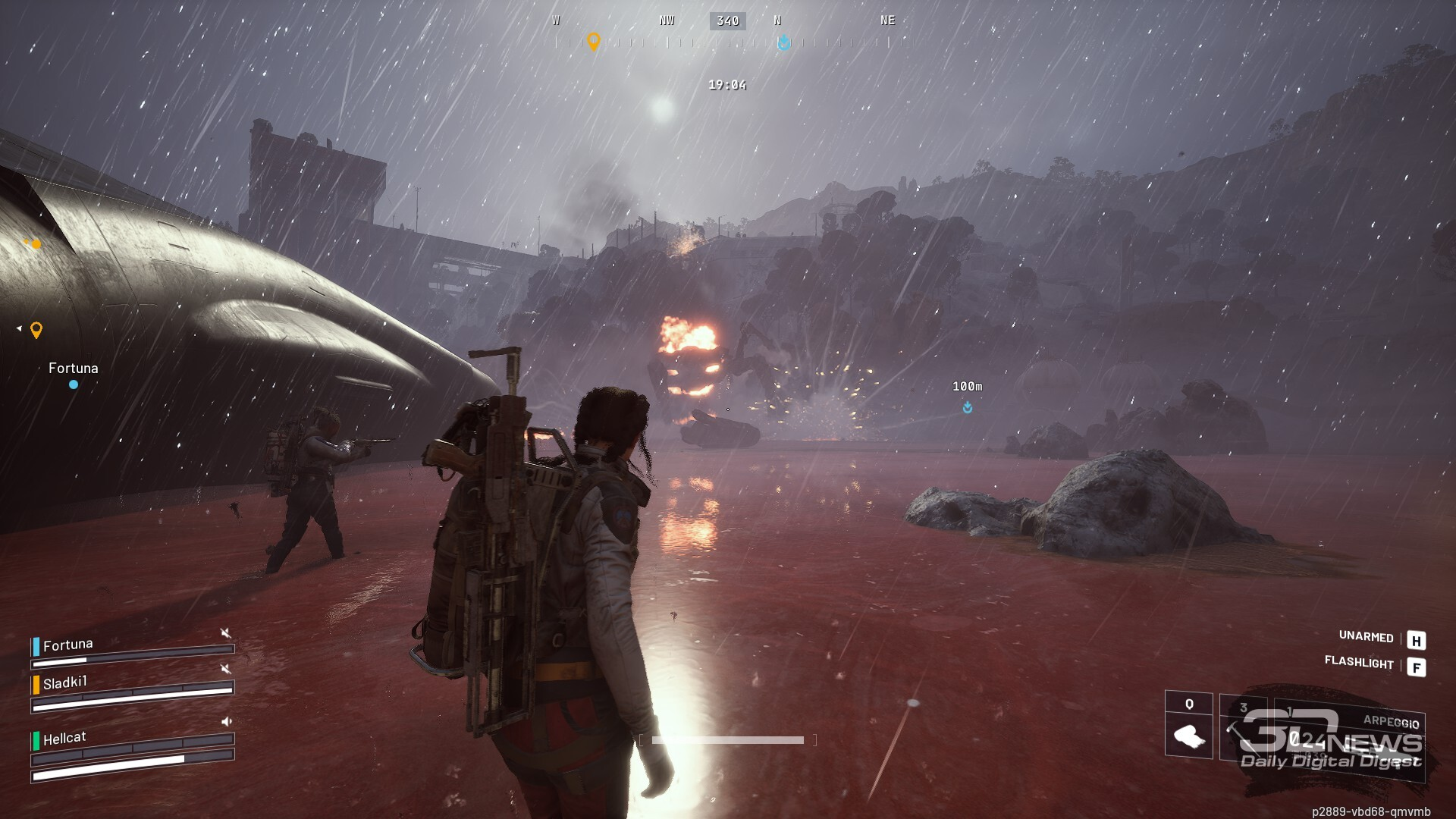
Task: Select Sladki1 in the squad list
Action: [x=65, y=683]
